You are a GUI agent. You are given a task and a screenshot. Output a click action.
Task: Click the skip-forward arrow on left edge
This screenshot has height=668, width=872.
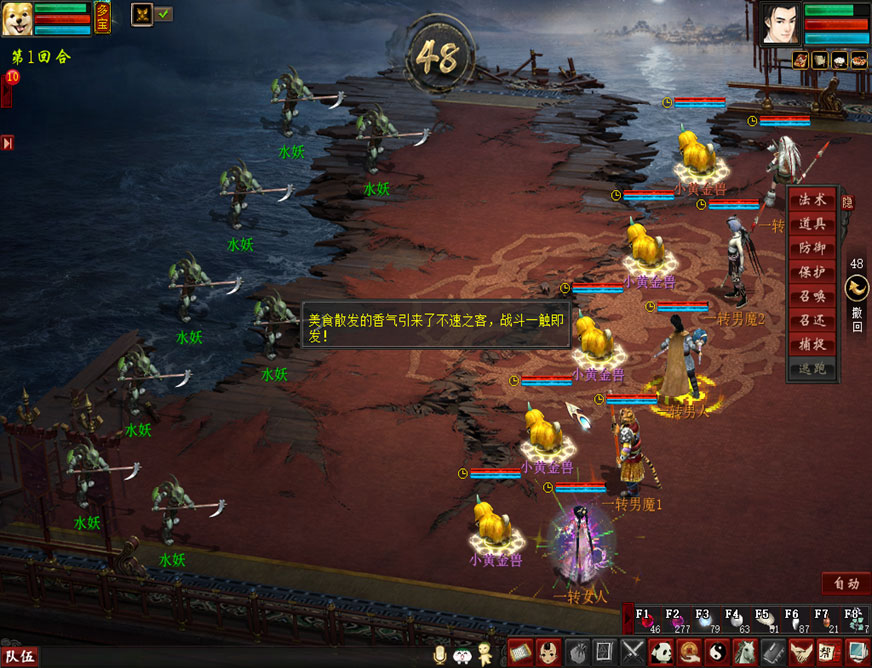(7, 143)
